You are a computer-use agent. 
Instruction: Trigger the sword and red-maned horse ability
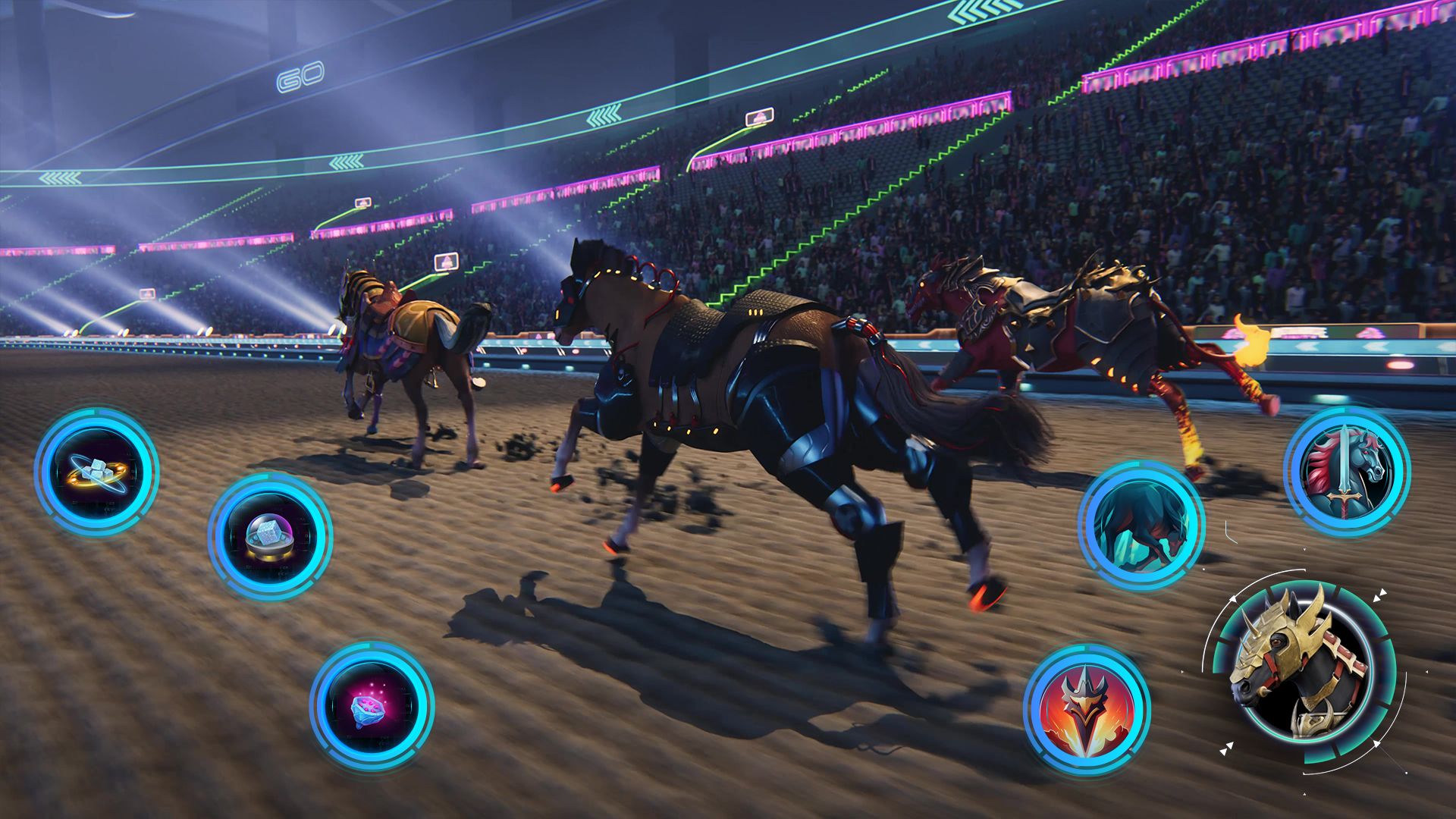click(1346, 470)
